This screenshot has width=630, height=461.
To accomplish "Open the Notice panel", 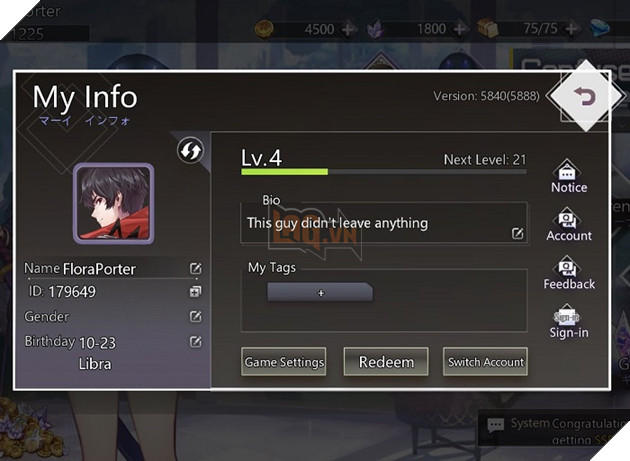I will 568,176.
